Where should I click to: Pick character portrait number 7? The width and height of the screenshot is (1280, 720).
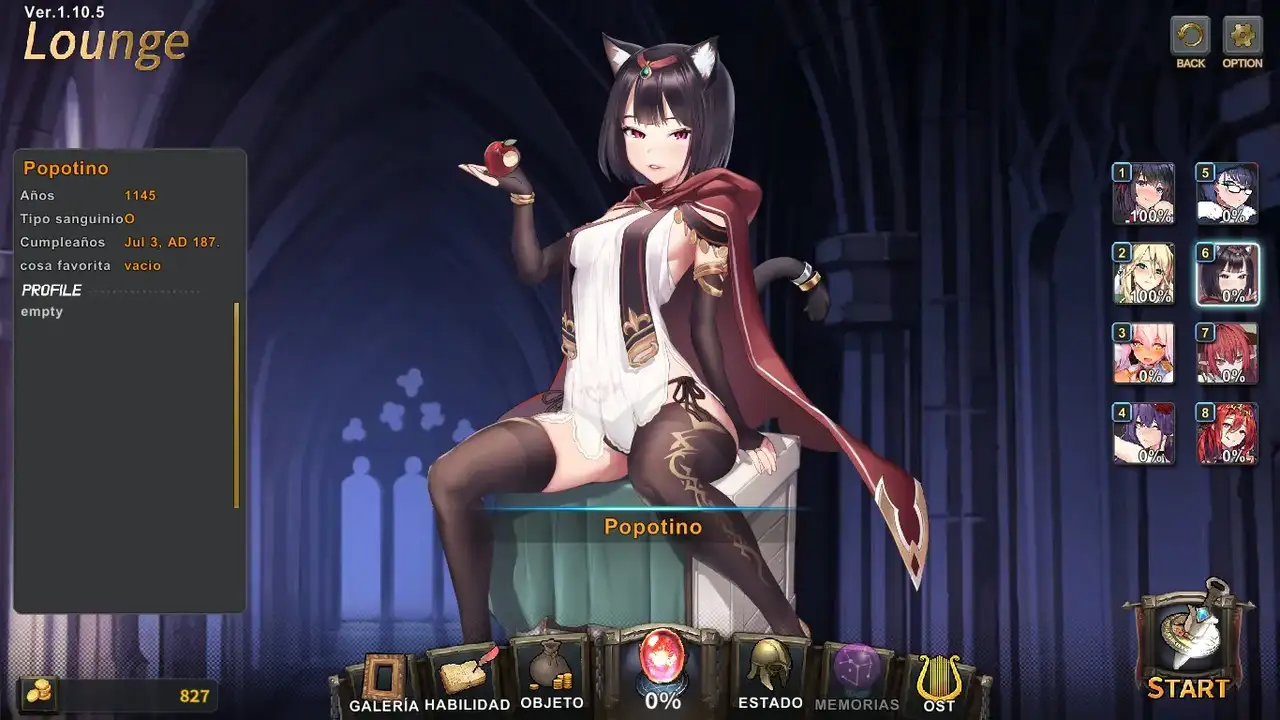(x=1227, y=354)
